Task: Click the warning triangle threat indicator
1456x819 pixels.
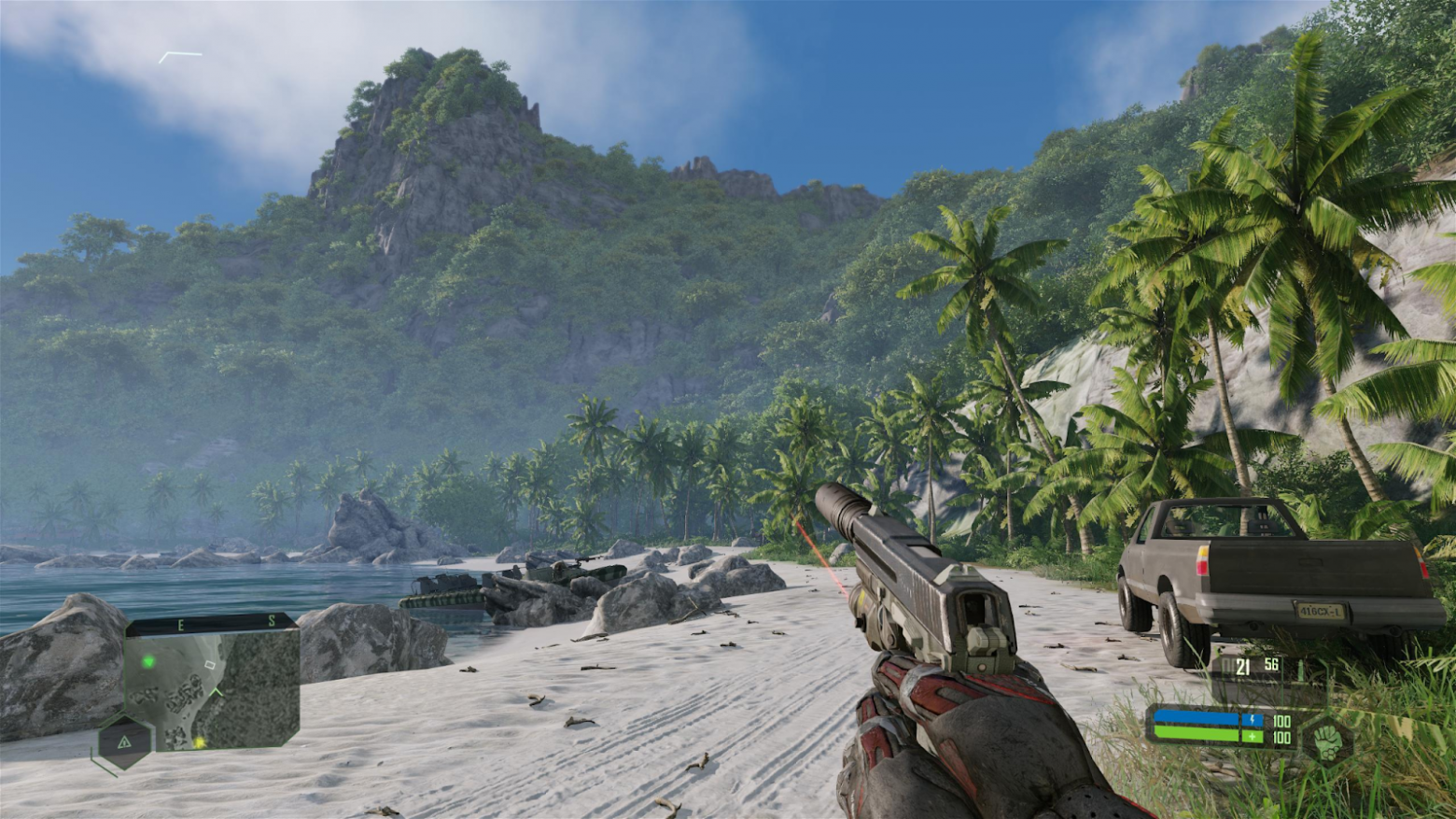Action: pyautogui.click(x=123, y=742)
